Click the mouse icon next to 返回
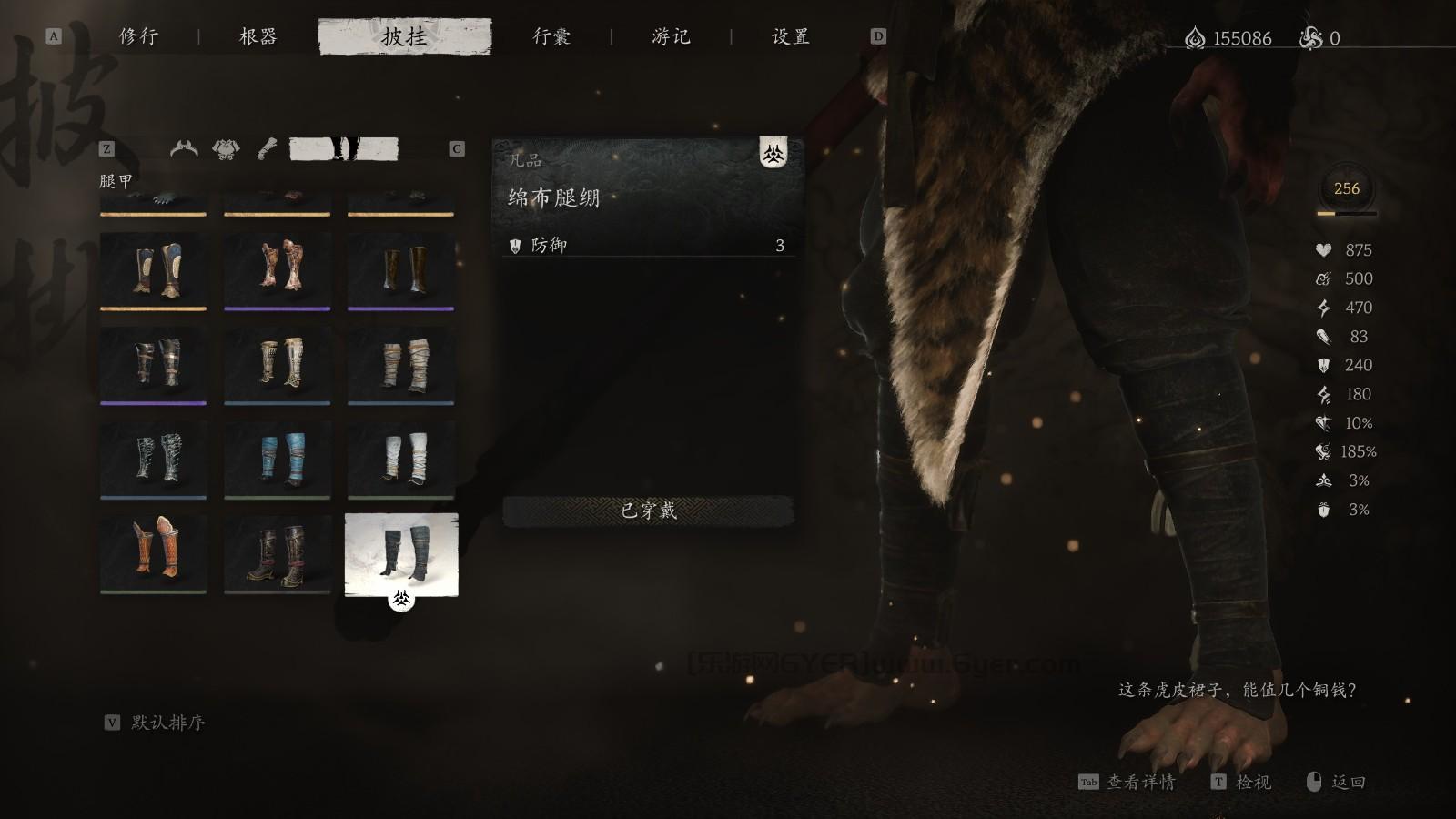Screen dimensions: 1456x819 point(1314,782)
